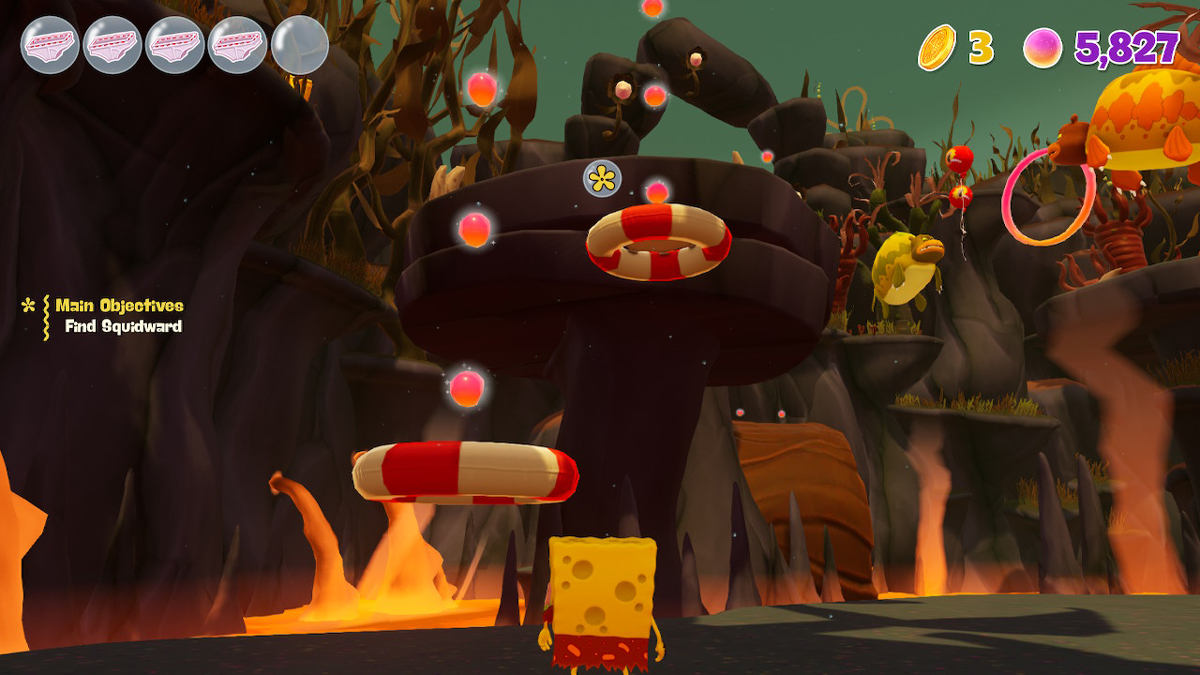1200x675 pixels.
Task: Open the Main Objectives tracker
Action: [118, 306]
